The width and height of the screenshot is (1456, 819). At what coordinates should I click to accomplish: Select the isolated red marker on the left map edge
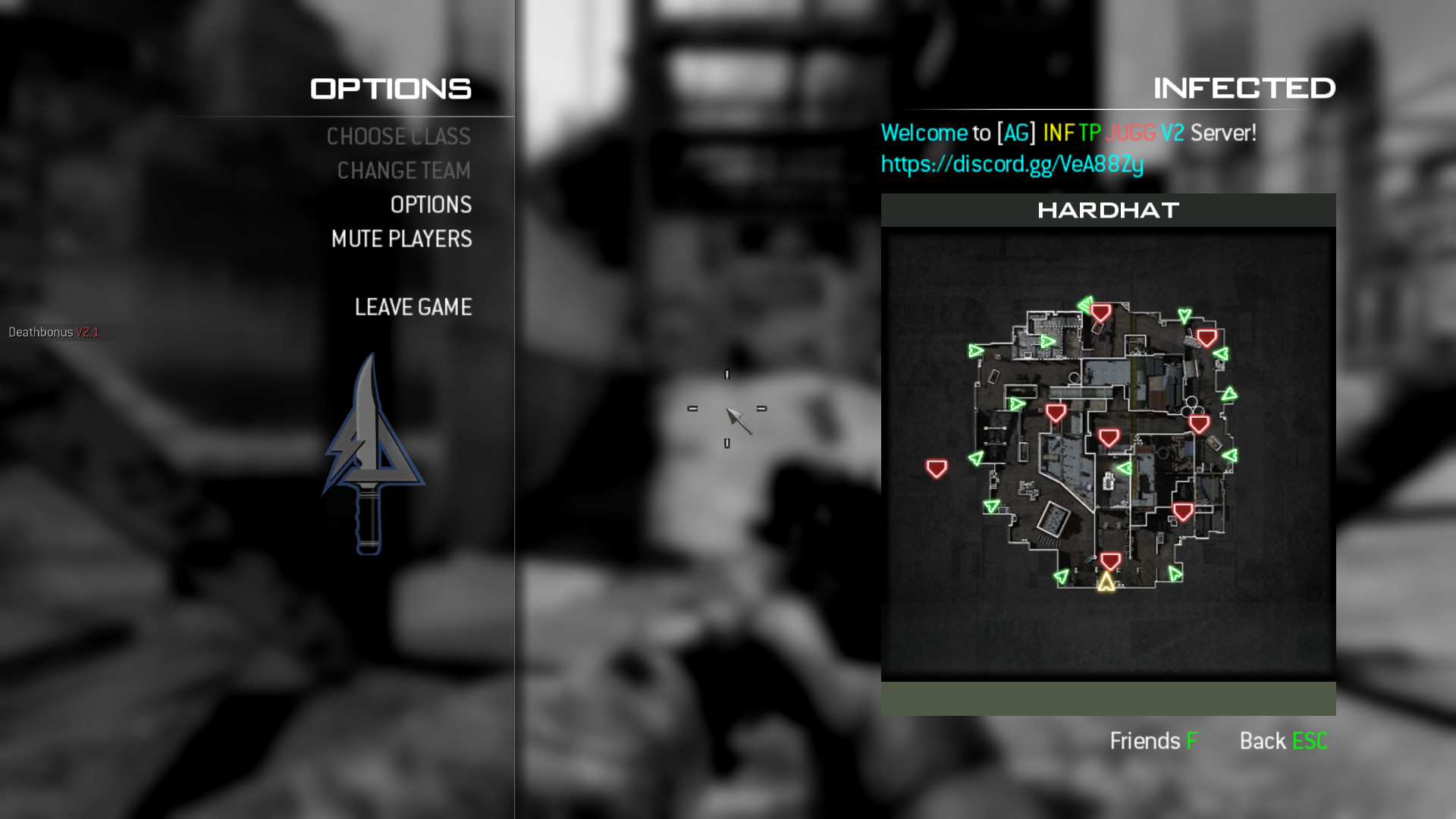[937, 468]
